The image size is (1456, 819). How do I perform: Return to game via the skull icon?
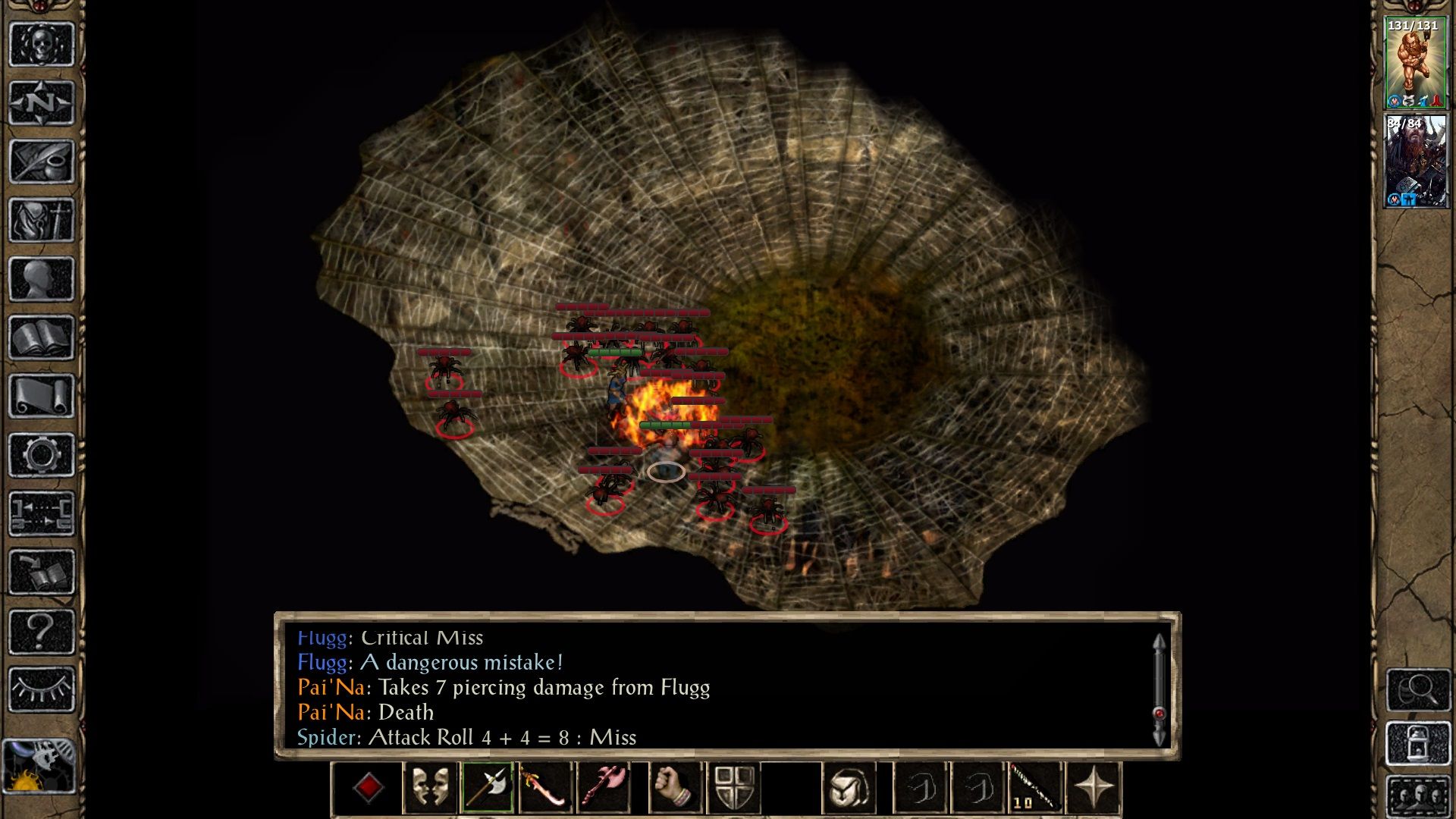pyautogui.click(x=42, y=43)
